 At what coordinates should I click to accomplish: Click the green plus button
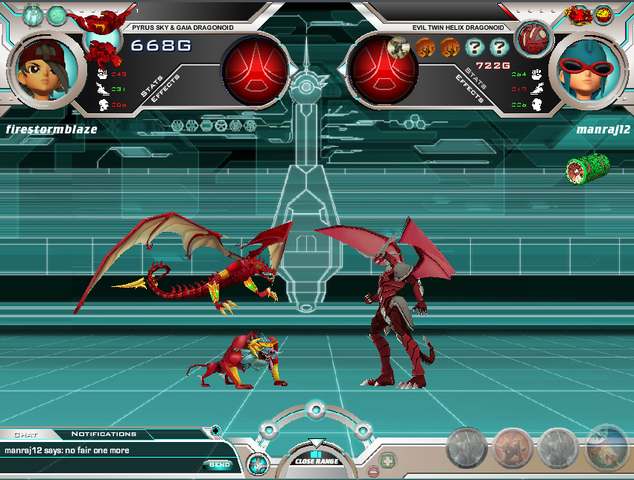coord(388,461)
